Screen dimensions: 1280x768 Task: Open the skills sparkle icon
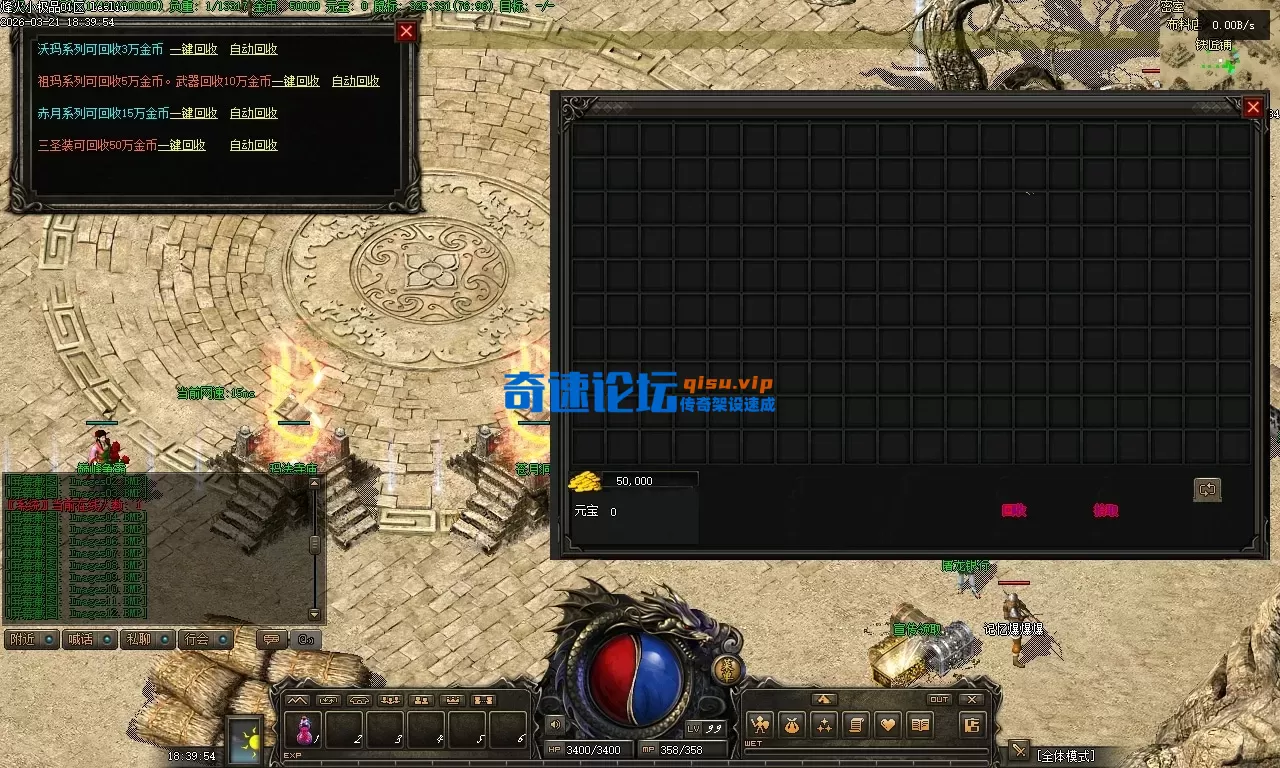[824, 725]
